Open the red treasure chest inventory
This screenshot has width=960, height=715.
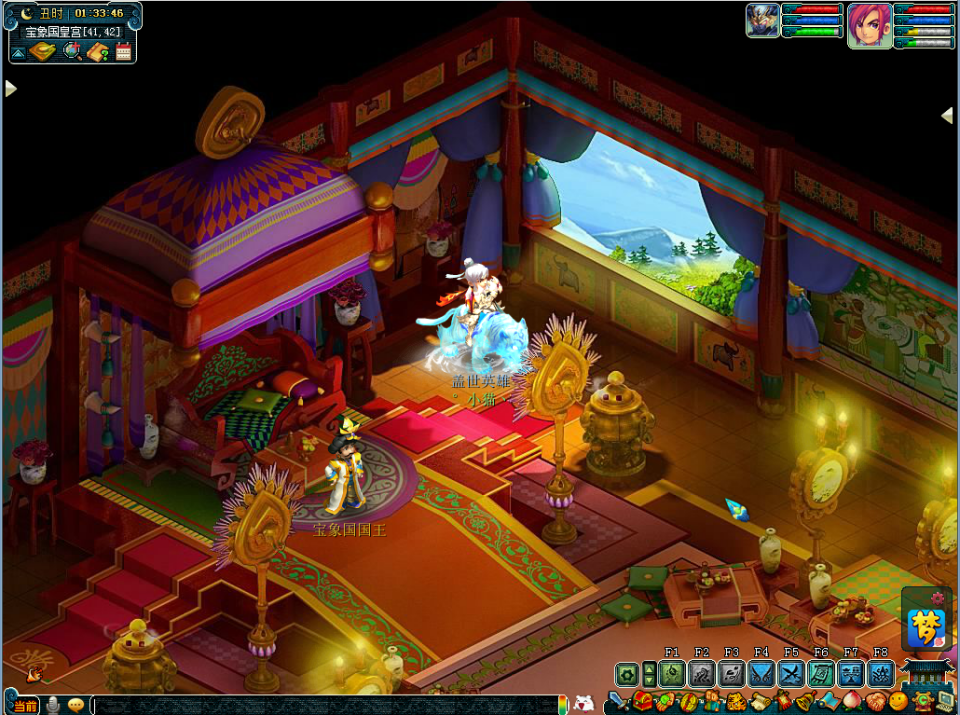click(x=642, y=703)
